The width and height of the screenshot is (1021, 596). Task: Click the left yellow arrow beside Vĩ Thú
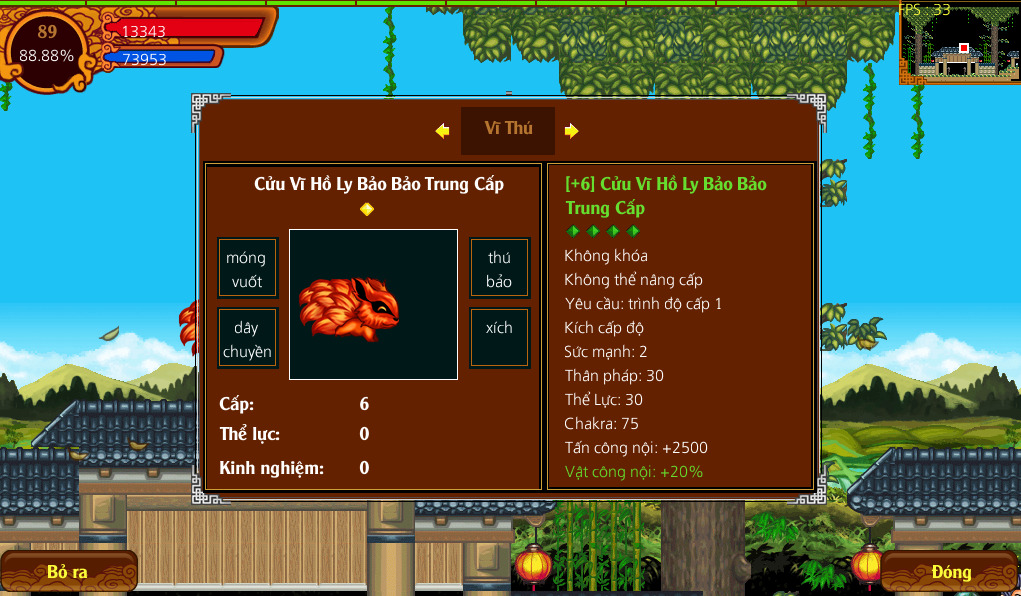coord(442,130)
